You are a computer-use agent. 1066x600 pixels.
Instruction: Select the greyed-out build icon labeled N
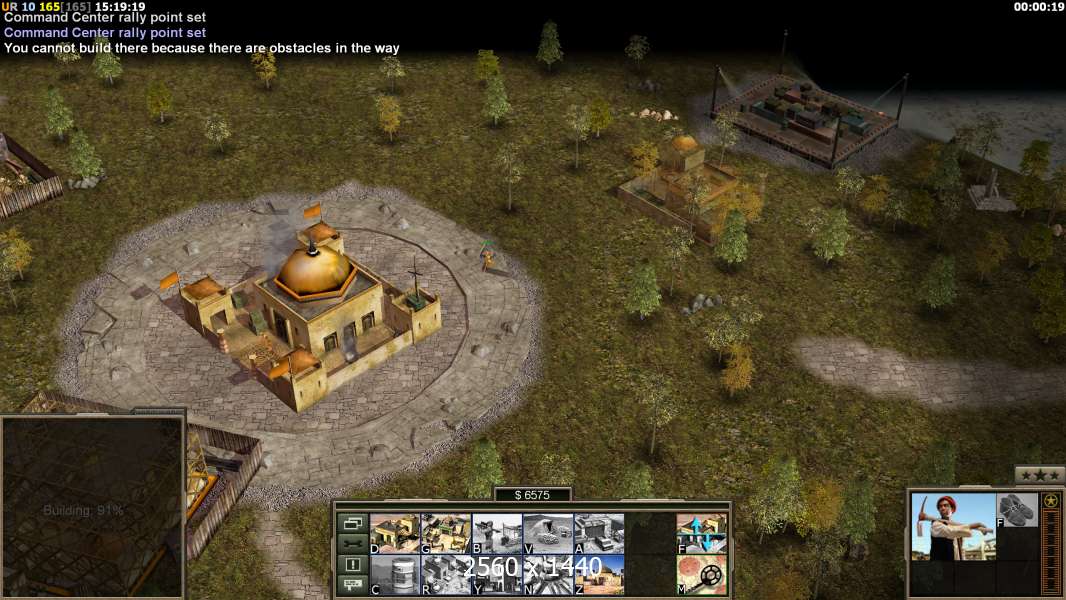(x=548, y=575)
